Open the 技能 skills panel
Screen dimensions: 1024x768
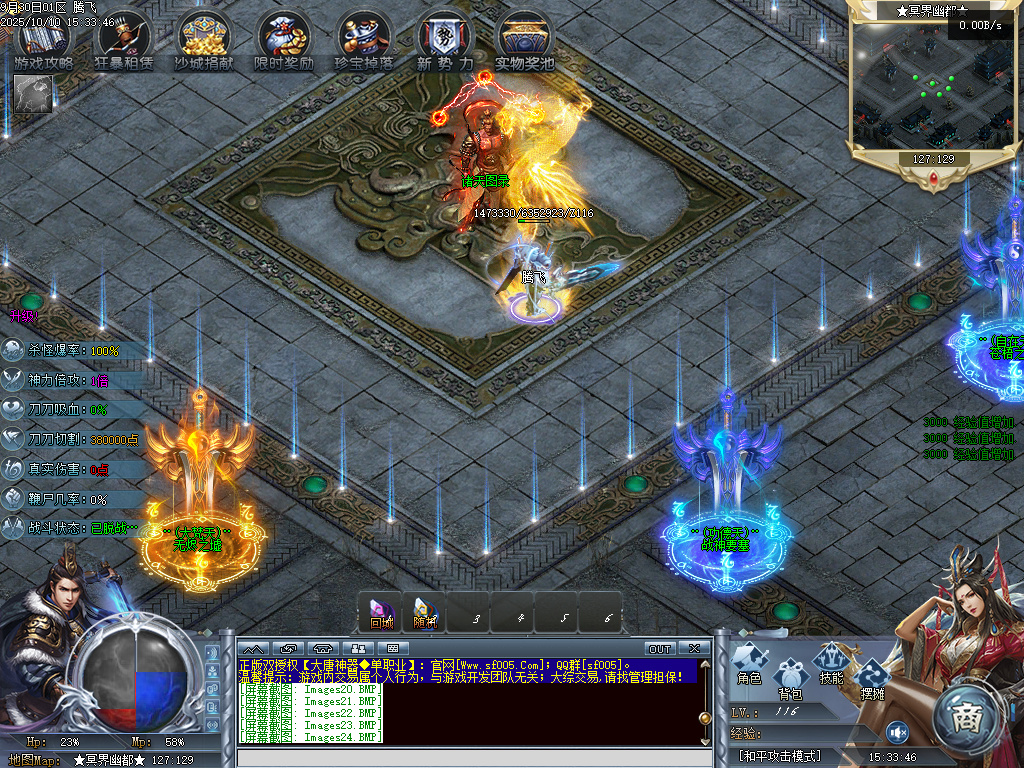[831, 662]
